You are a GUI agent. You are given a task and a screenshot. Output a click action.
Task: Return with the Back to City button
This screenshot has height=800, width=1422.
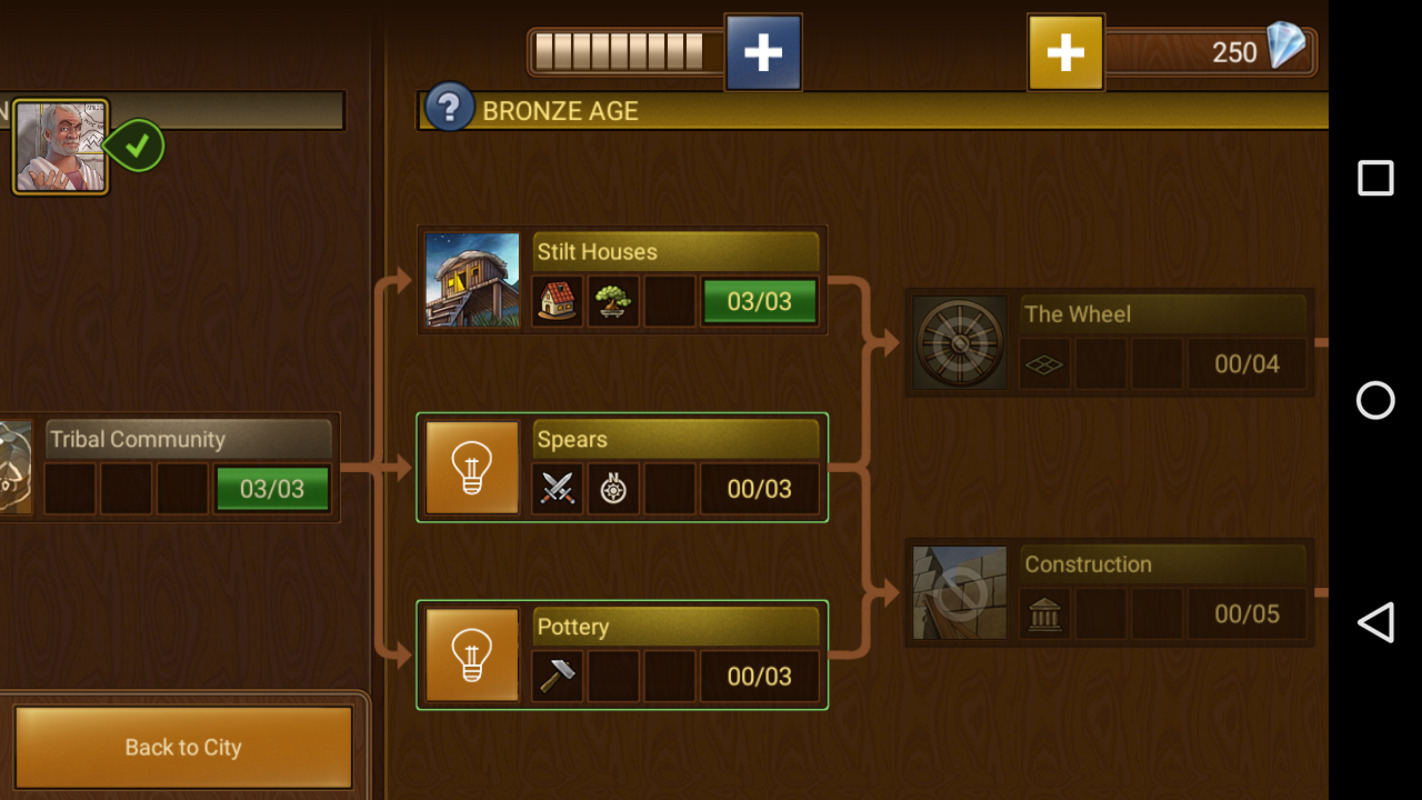coord(183,747)
